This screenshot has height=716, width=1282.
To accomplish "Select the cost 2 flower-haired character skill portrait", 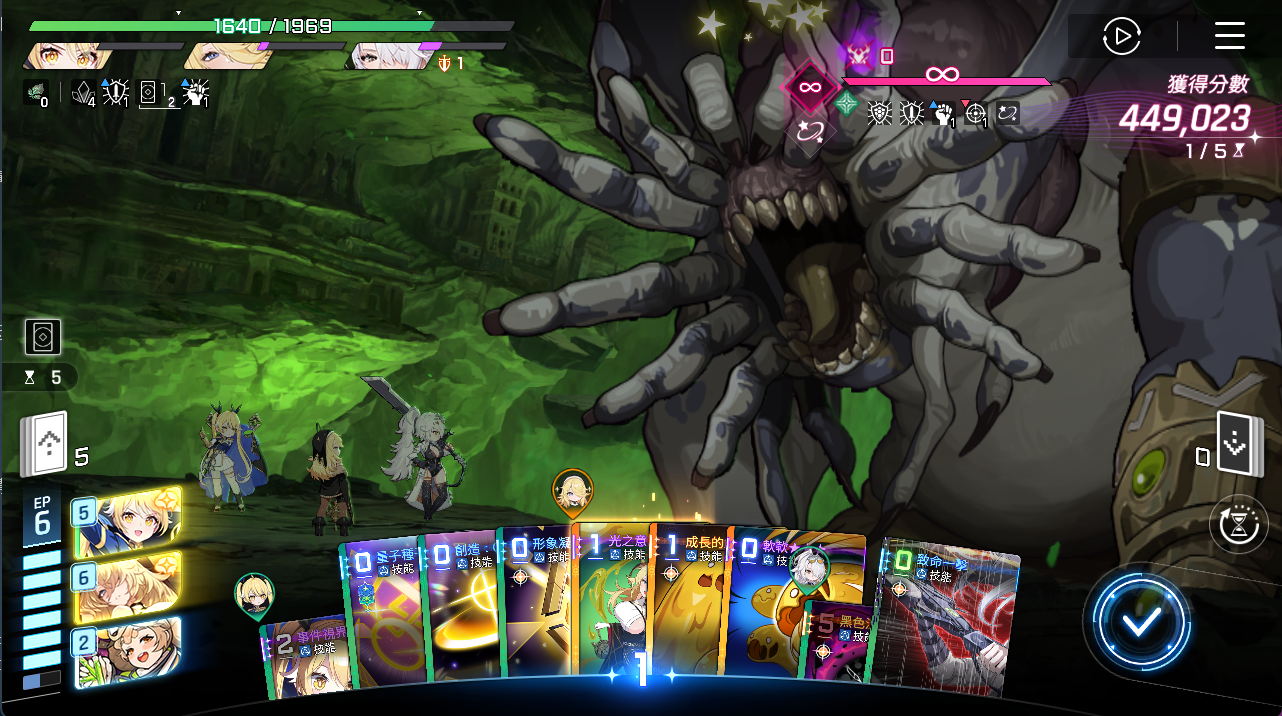I will click(128, 651).
